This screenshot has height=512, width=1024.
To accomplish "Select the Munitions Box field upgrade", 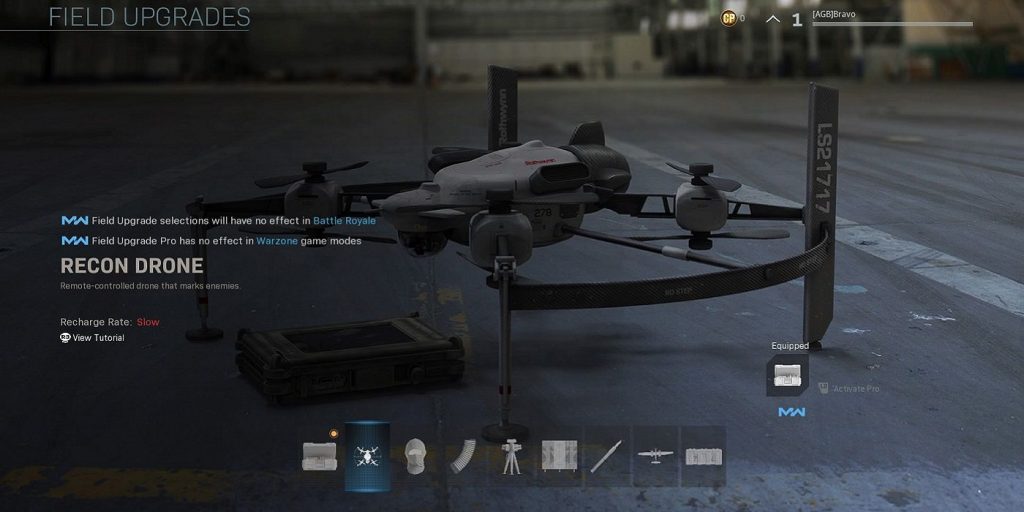I will click(x=319, y=457).
